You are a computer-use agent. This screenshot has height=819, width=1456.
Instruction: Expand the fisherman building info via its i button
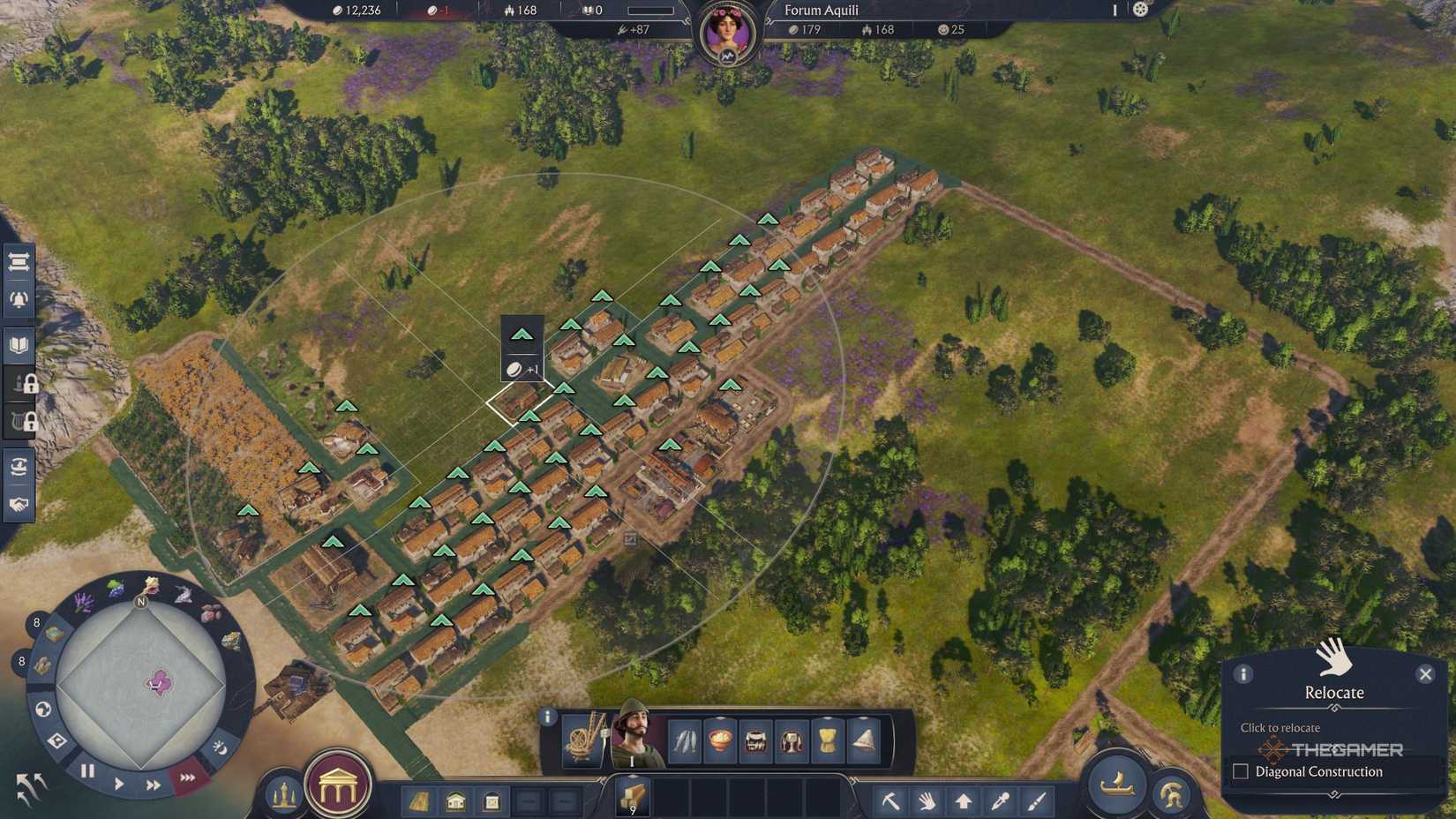(547, 718)
